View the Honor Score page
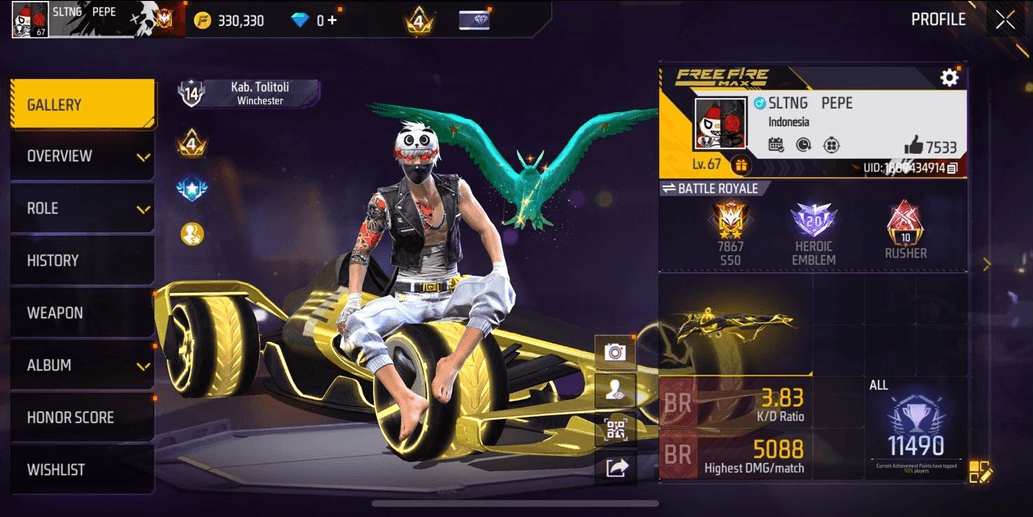Viewport: 1033px width, 517px height. tap(82, 418)
